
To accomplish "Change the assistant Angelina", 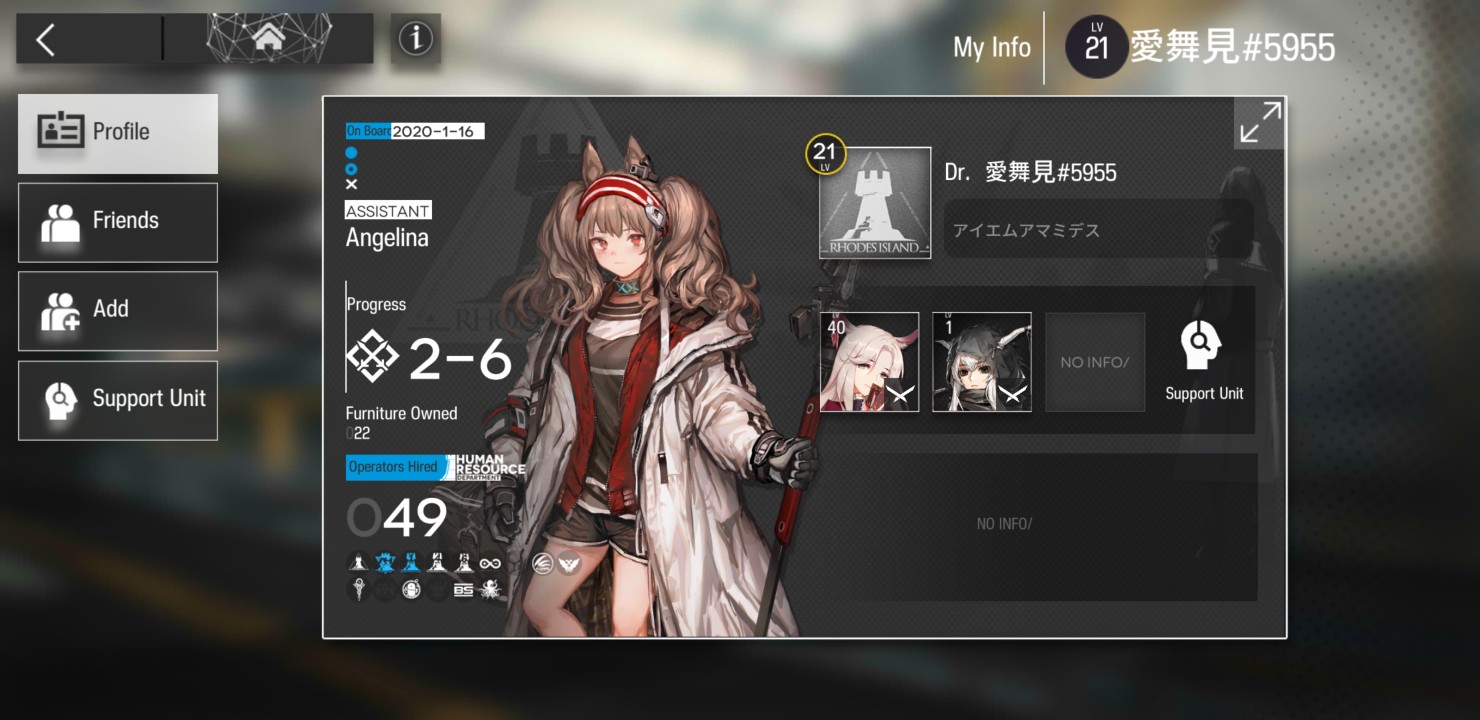I will [387, 238].
